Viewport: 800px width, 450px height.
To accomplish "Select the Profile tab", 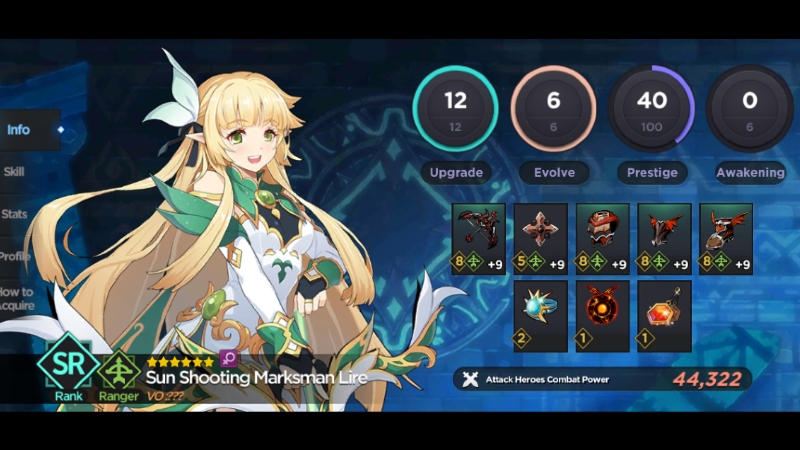I will coord(15,255).
